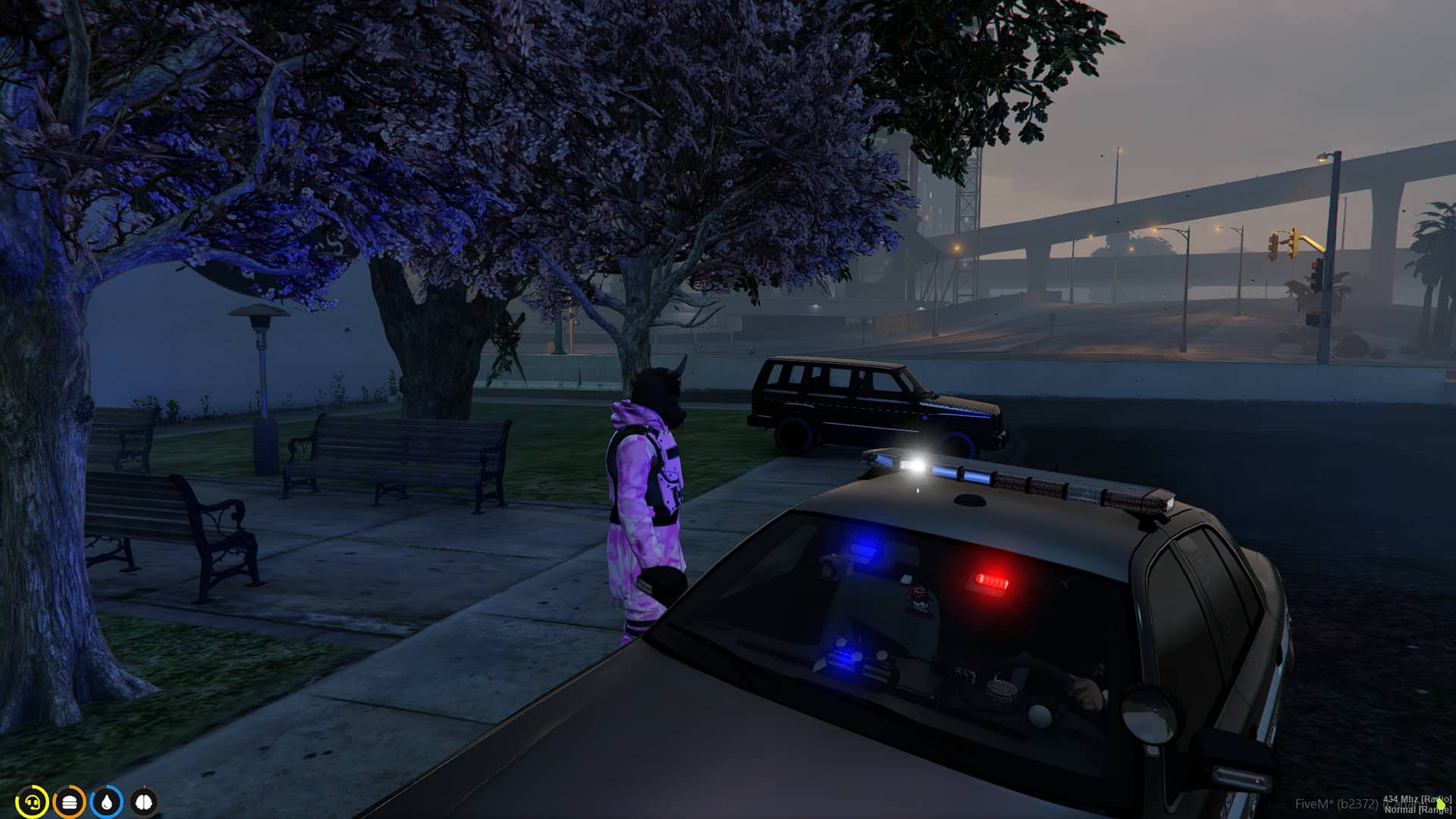Click the yellow headset voice icon
1456x819 pixels.
click(32, 802)
